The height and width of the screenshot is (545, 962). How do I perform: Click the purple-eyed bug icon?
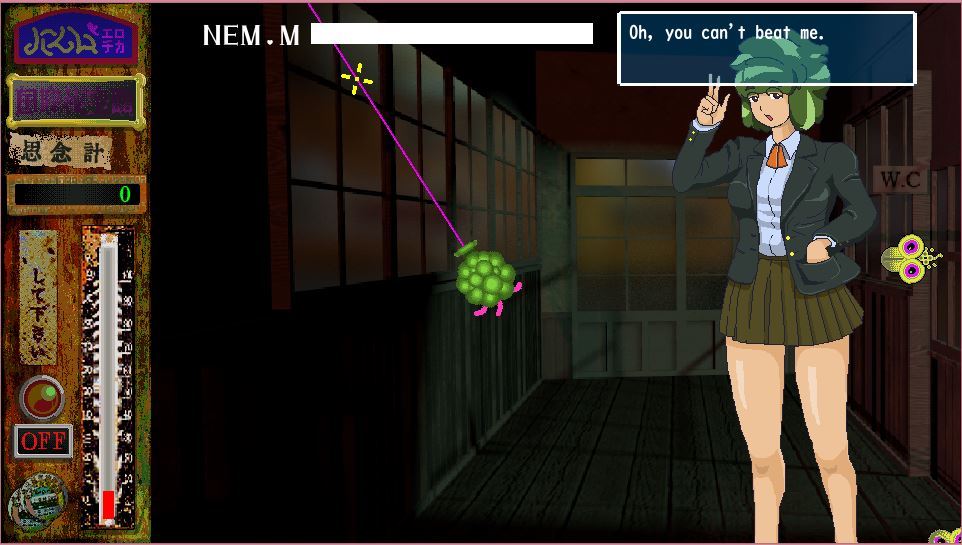[911, 259]
